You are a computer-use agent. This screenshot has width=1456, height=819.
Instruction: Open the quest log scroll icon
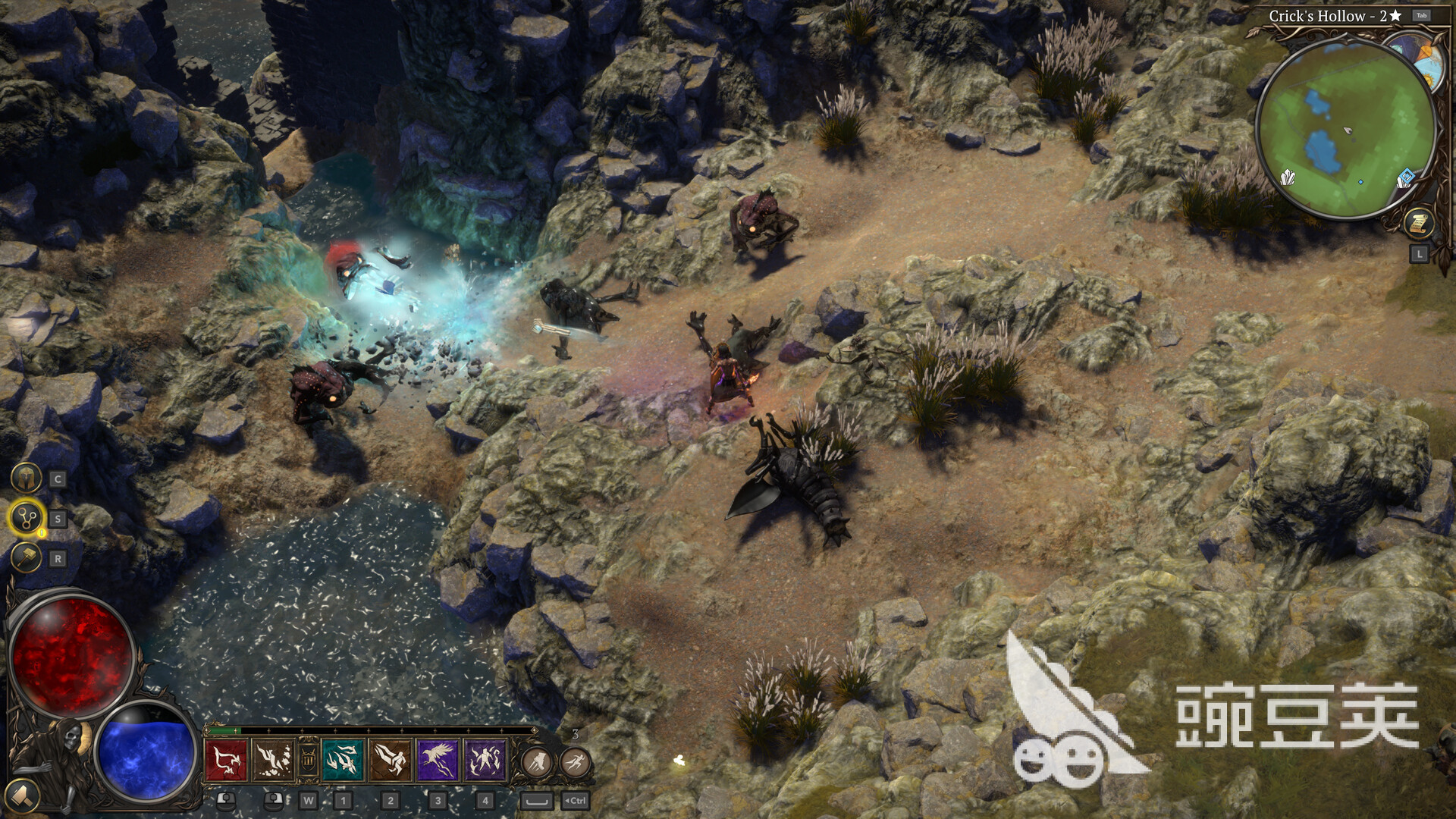[x=1419, y=223]
